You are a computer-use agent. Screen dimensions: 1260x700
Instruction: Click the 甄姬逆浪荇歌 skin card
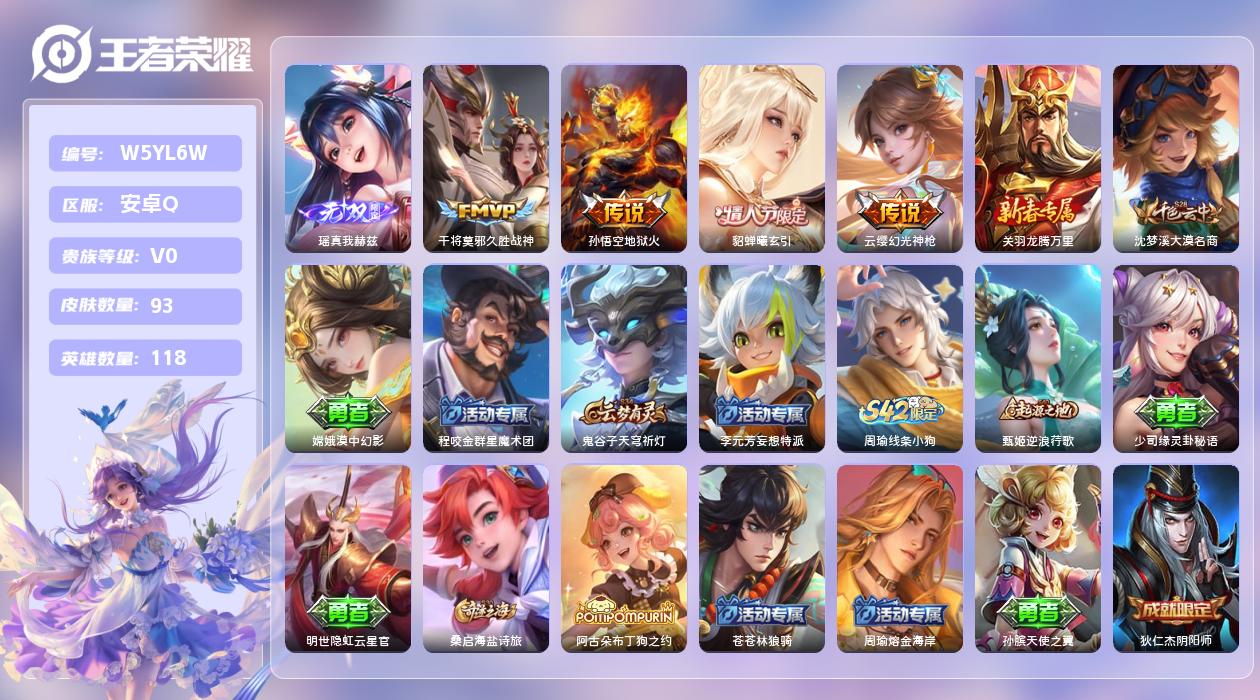[x=1037, y=358]
